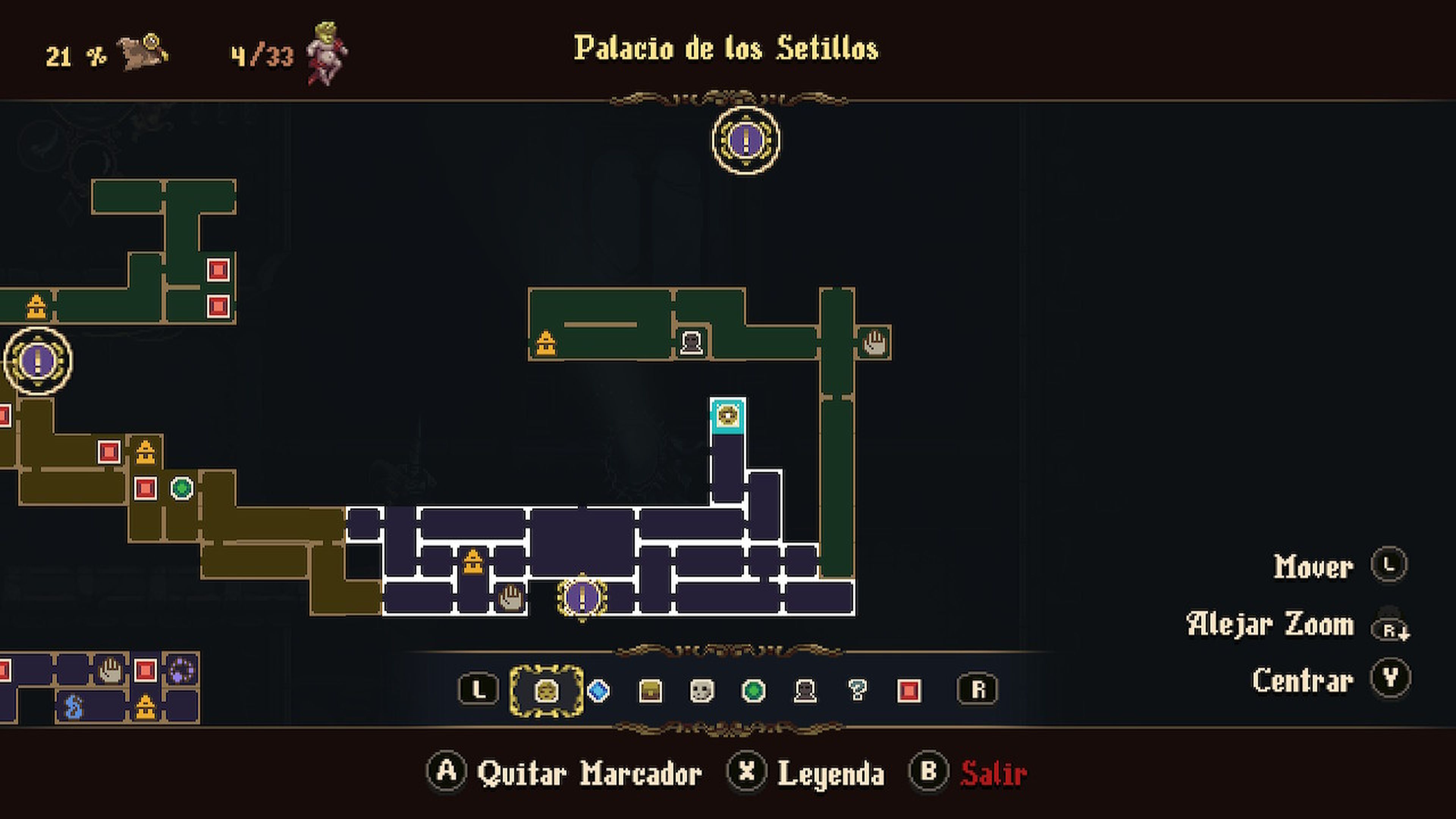The height and width of the screenshot is (819, 1456).
Task: Click the cherub marker on the cyan map cell
Action: (x=728, y=416)
